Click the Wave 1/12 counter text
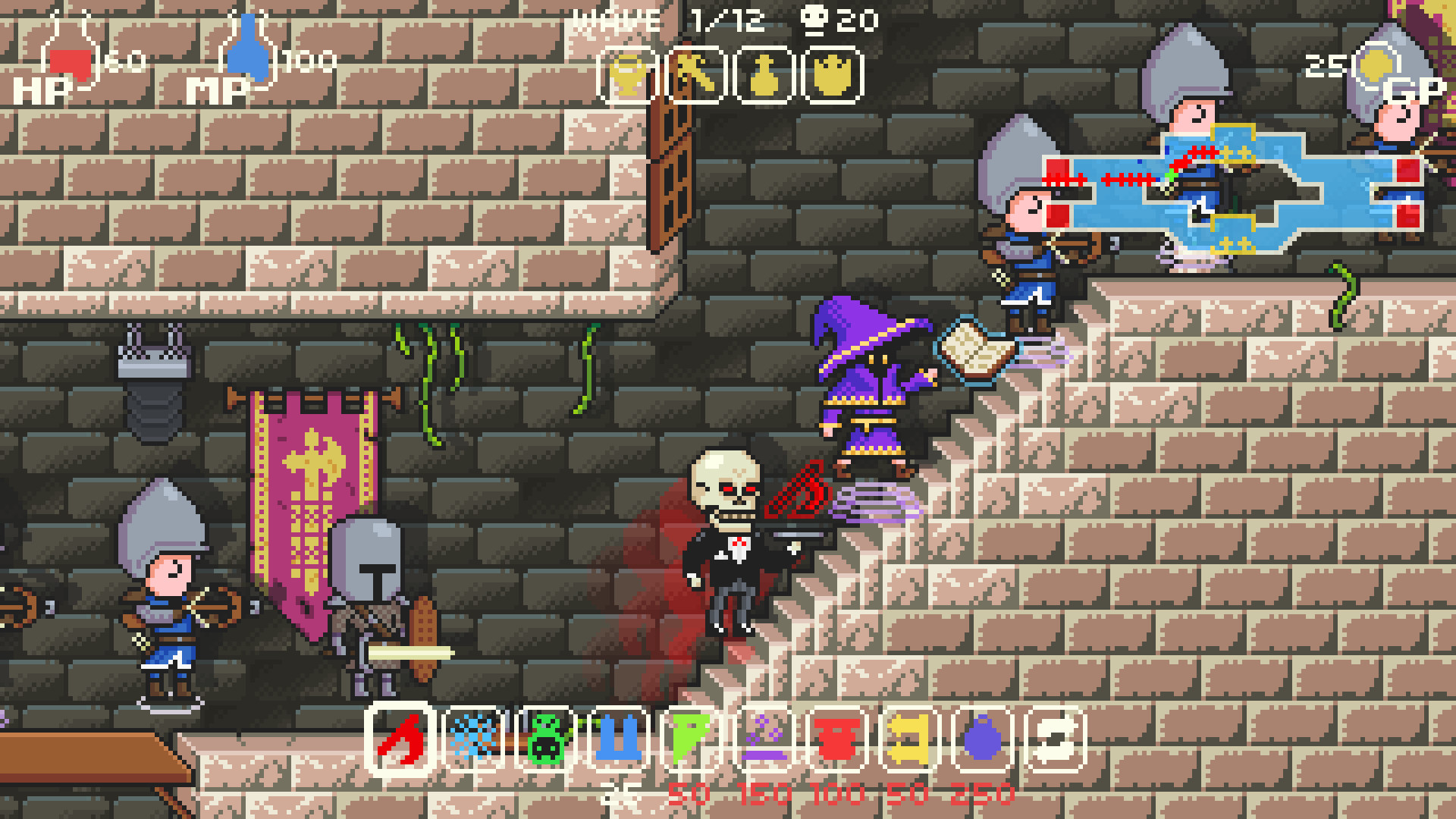This screenshot has height=819, width=1456. [667, 19]
